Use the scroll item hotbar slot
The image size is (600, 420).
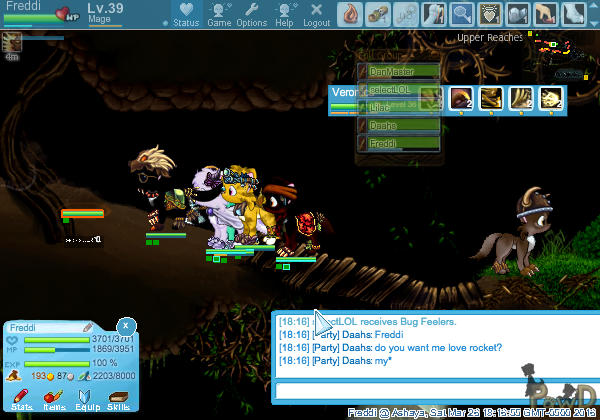tap(378, 13)
